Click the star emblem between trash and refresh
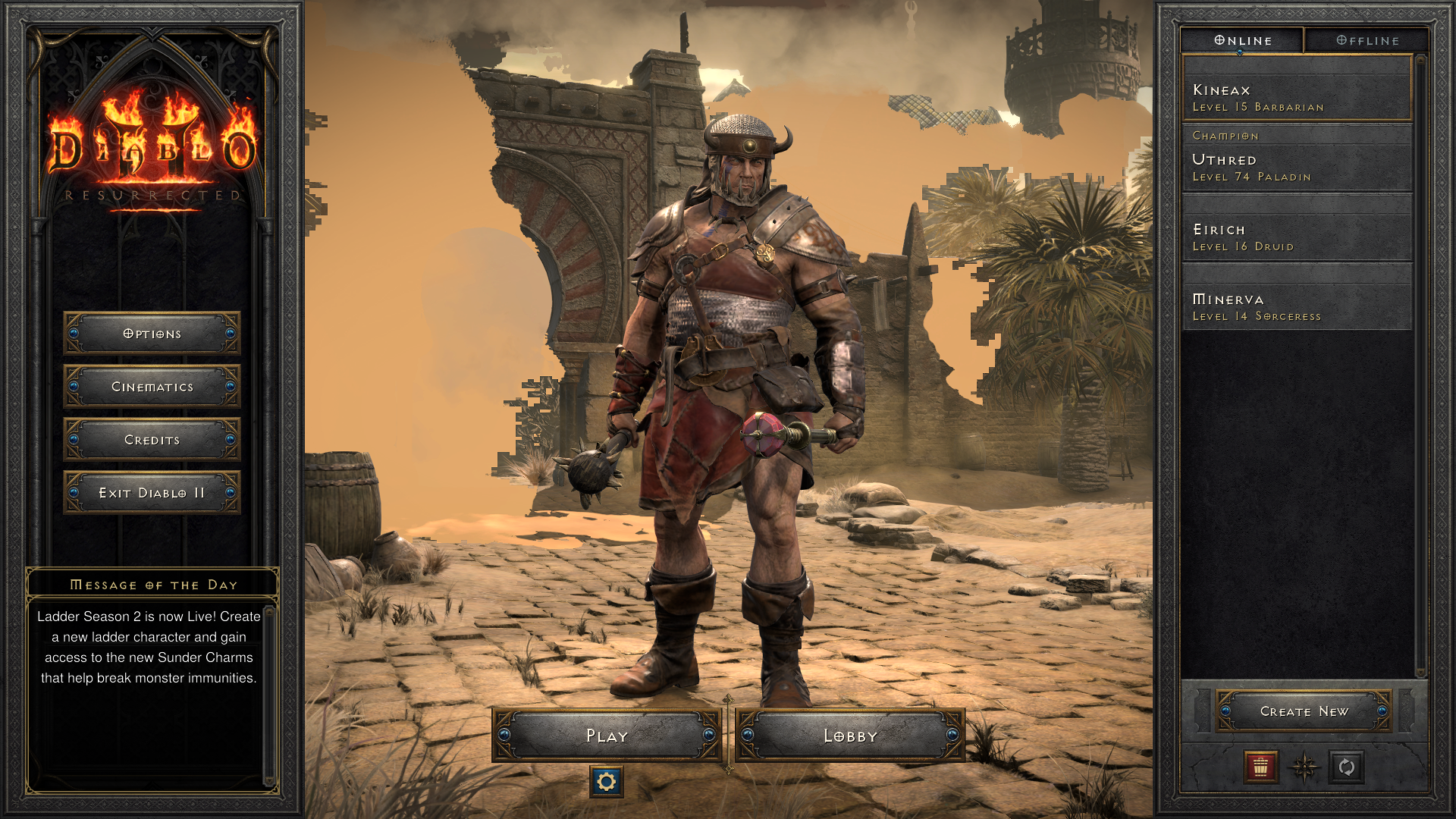The height and width of the screenshot is (819, 1456). pos(1304,767)
